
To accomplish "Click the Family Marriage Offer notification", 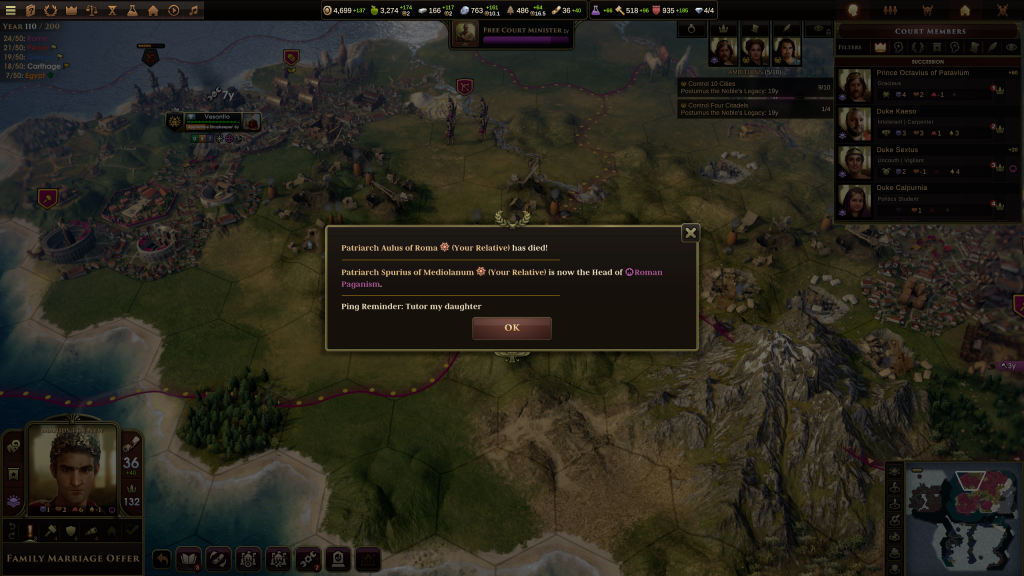I will coord(73,558).
